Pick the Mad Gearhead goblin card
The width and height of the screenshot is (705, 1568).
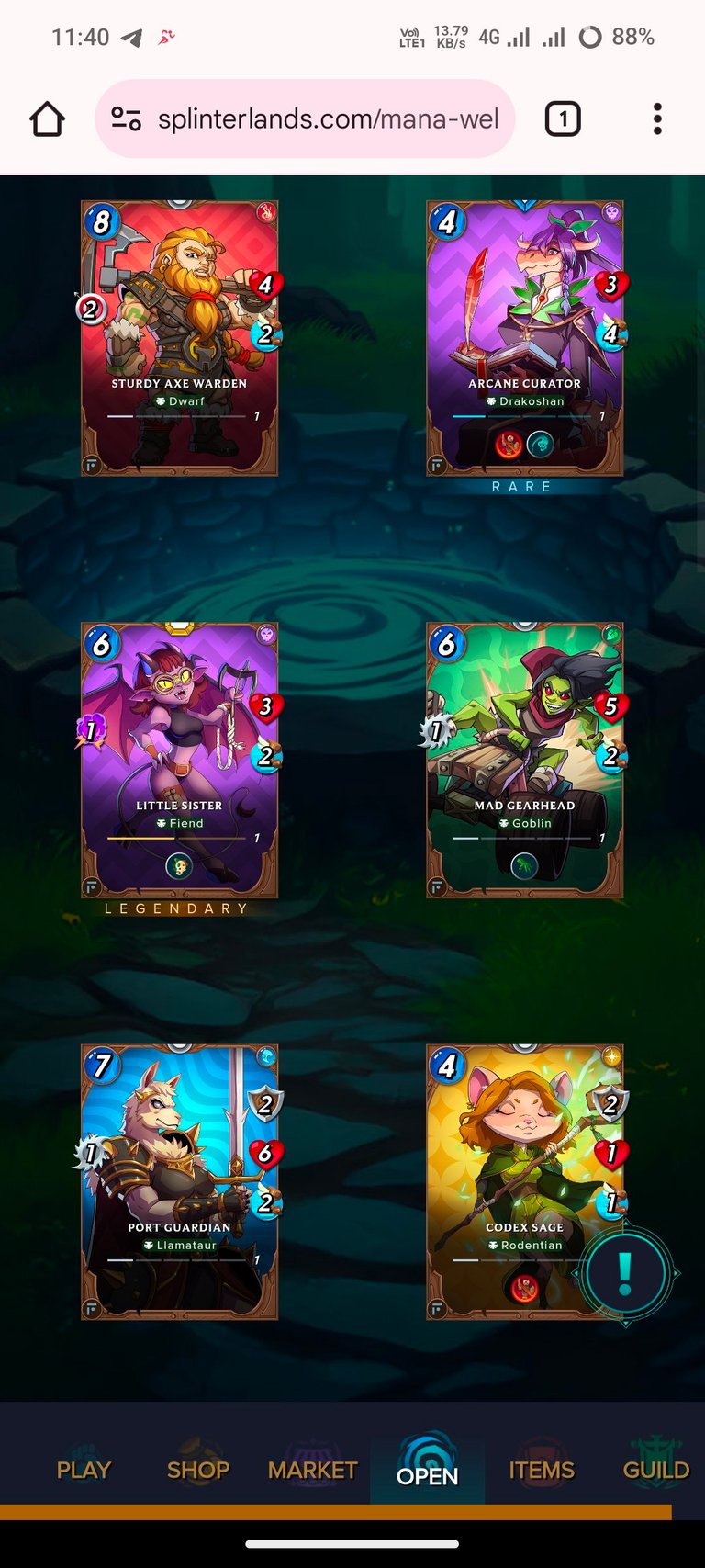[524, 760]
